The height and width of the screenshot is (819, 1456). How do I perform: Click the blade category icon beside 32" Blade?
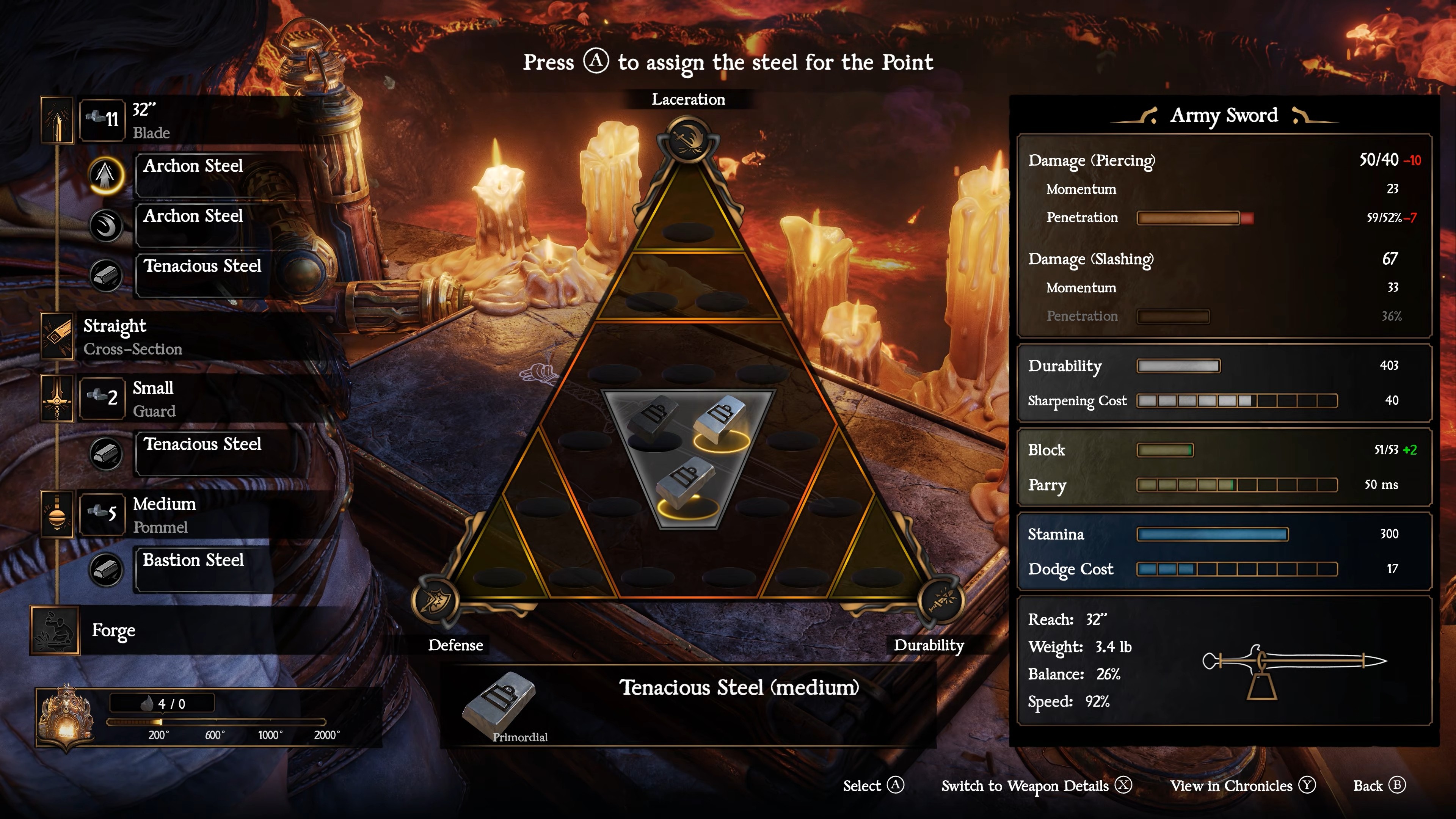(x=57, y=120)
